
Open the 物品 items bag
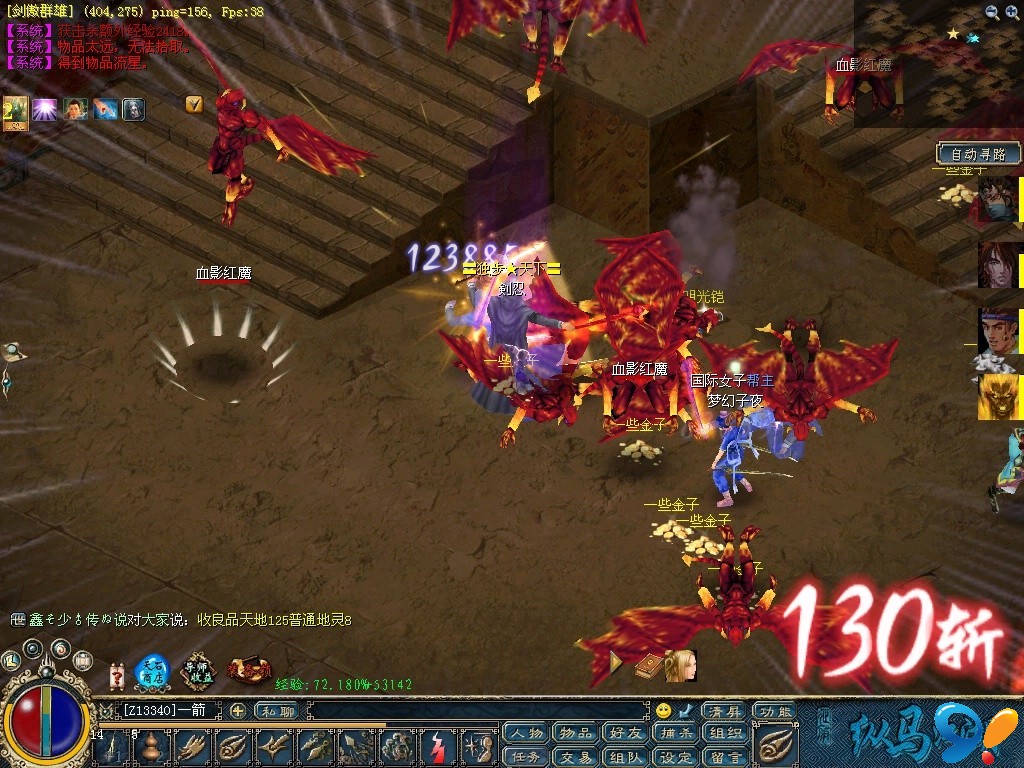(x=576, y=733)
